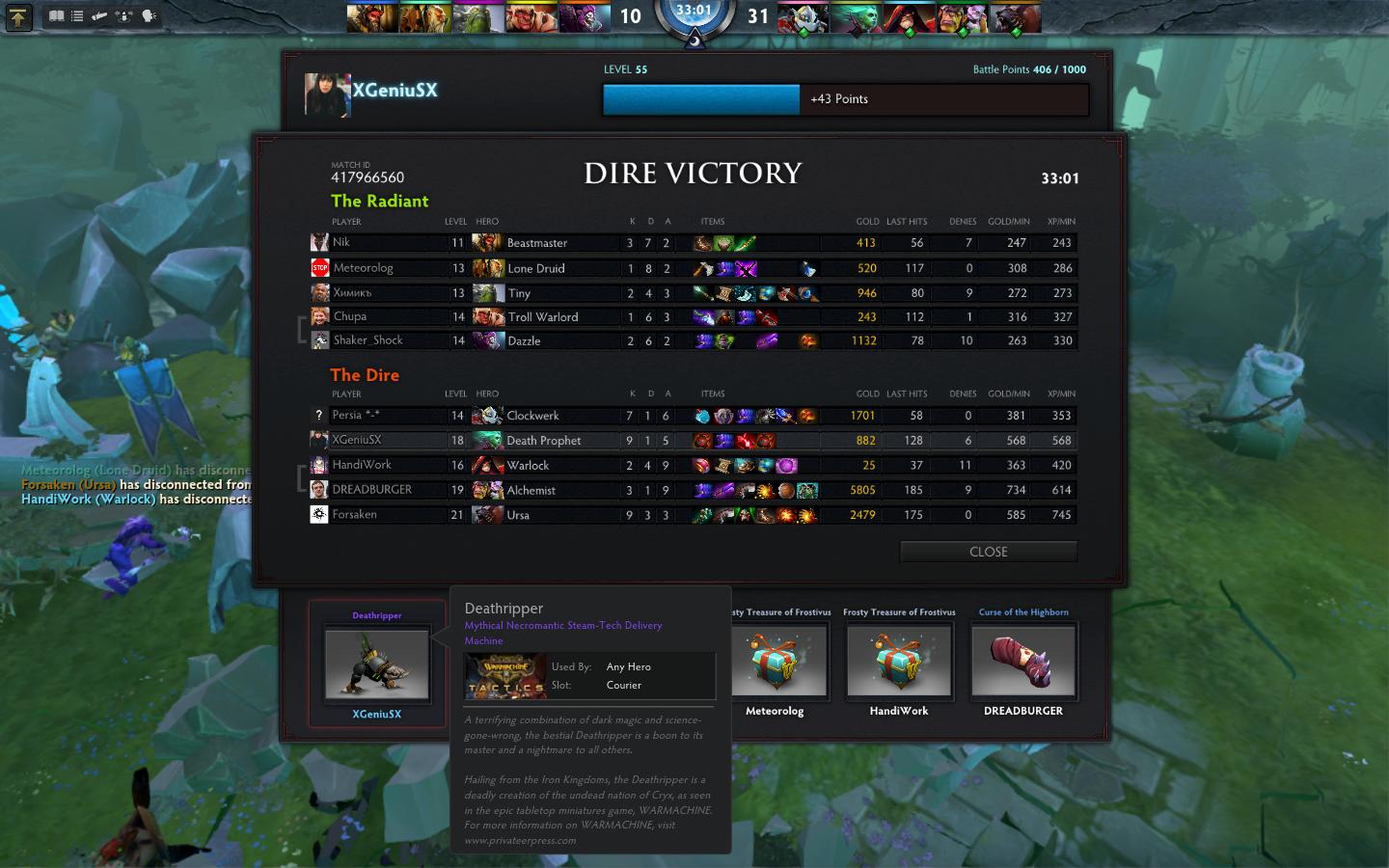Close the Dire Victory scoreboard
Viewport: 1389px width, 868px height.
tap(988, 552)
